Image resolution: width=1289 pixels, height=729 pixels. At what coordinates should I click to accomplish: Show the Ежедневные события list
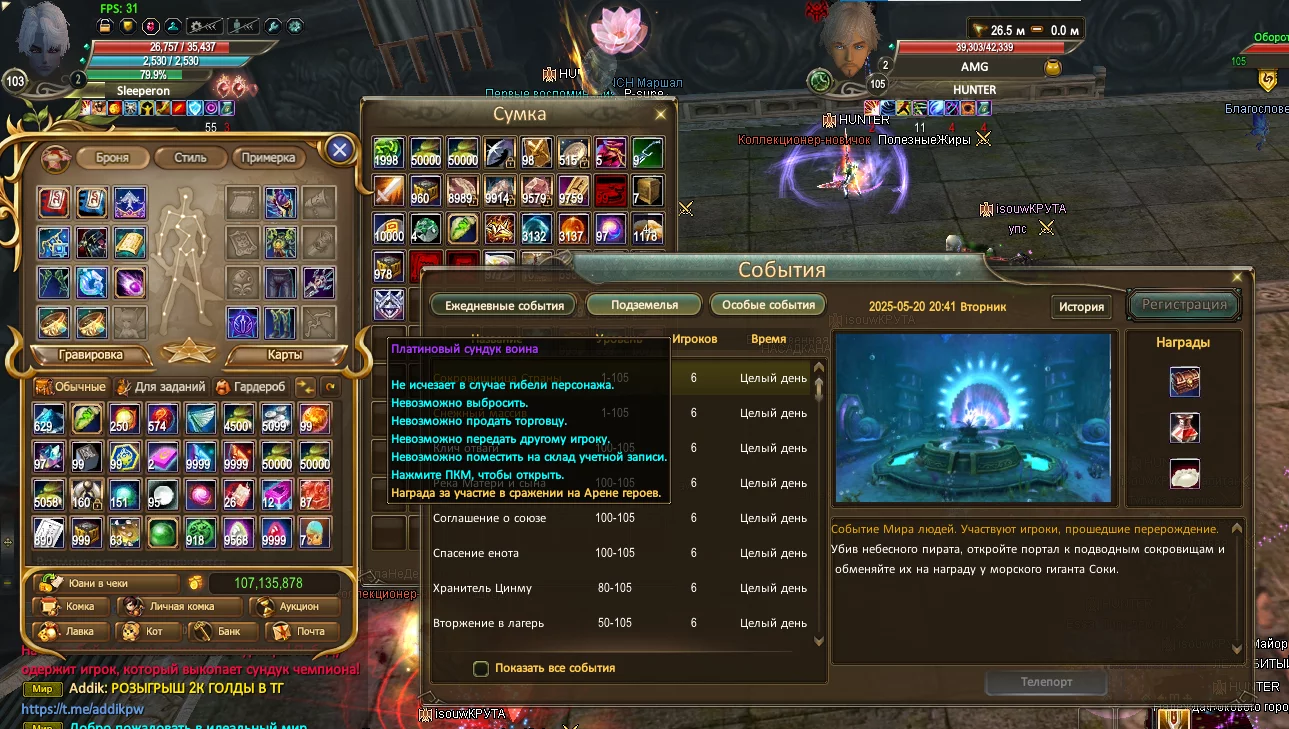[504, 305]
